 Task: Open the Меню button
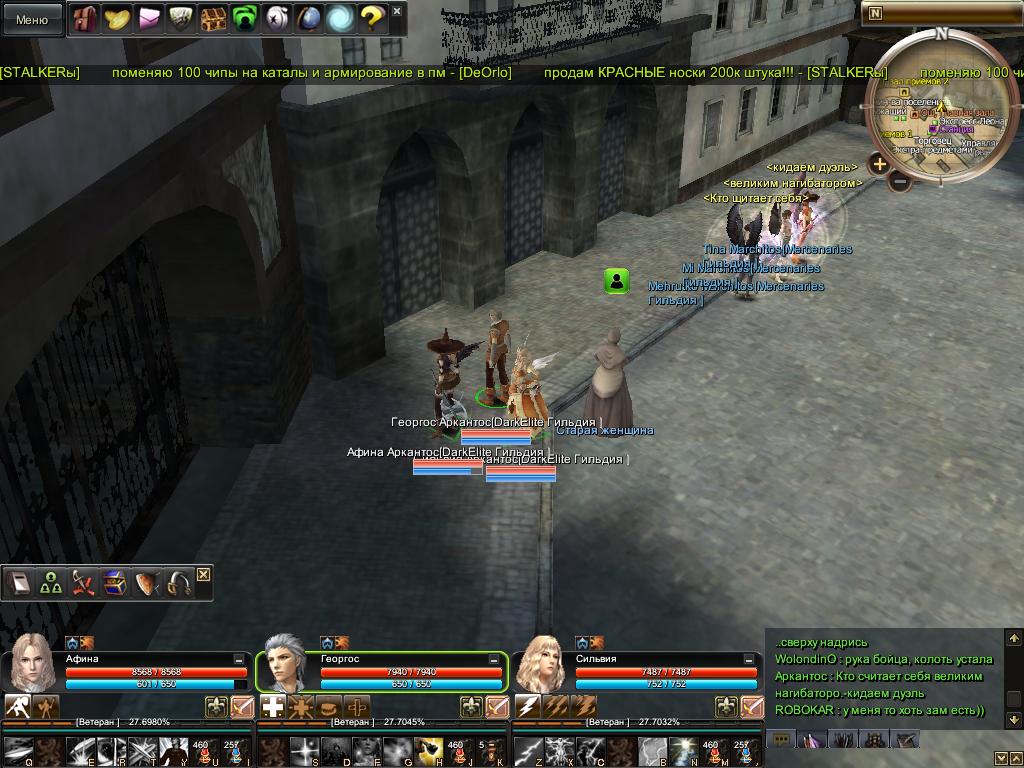pos(32,19)
